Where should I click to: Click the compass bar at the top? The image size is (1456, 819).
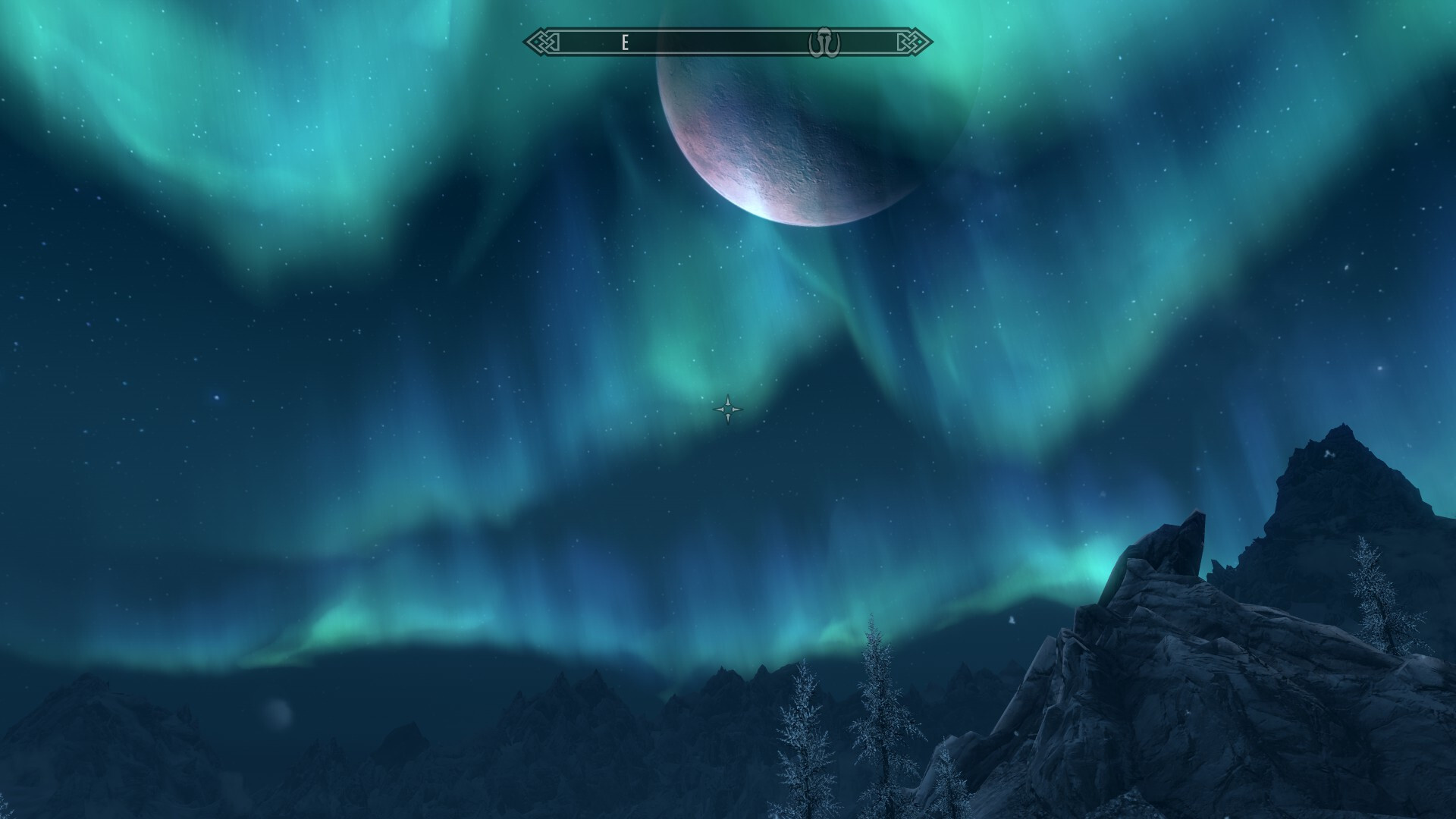(x=728, y=42)
